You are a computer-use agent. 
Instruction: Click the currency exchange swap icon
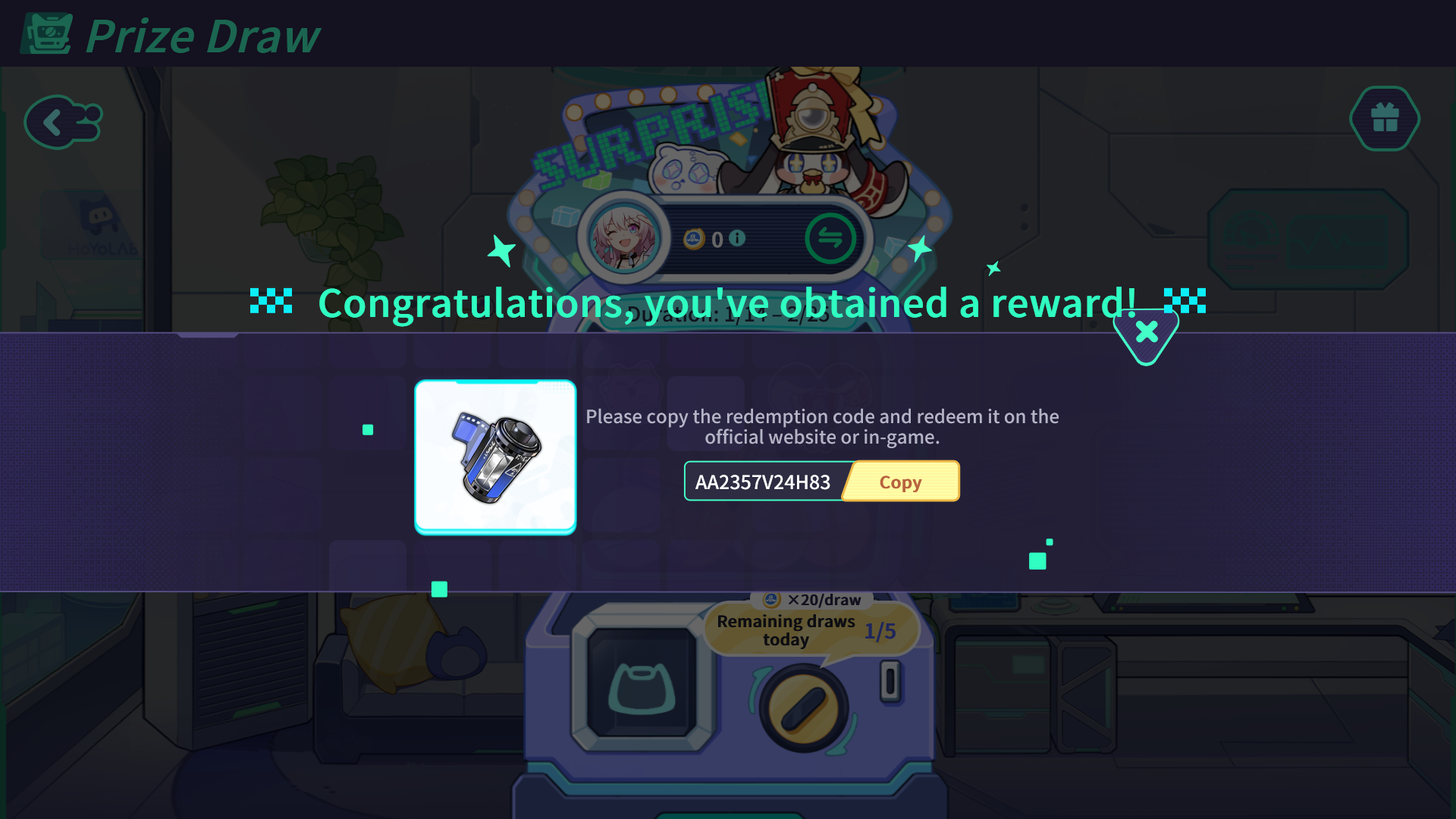pyautogui.click(x=832, y=238)
